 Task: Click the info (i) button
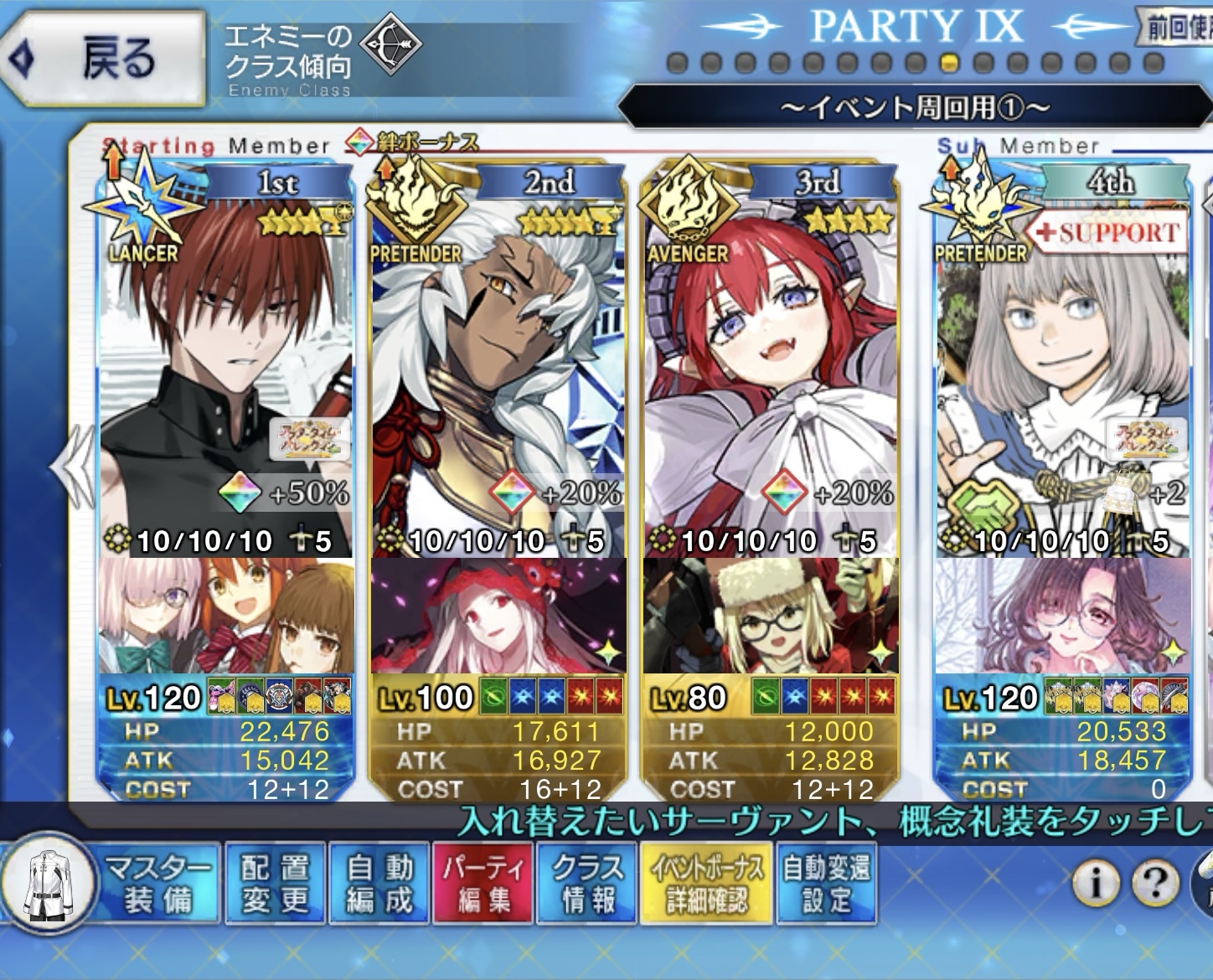pos(1096,881)
